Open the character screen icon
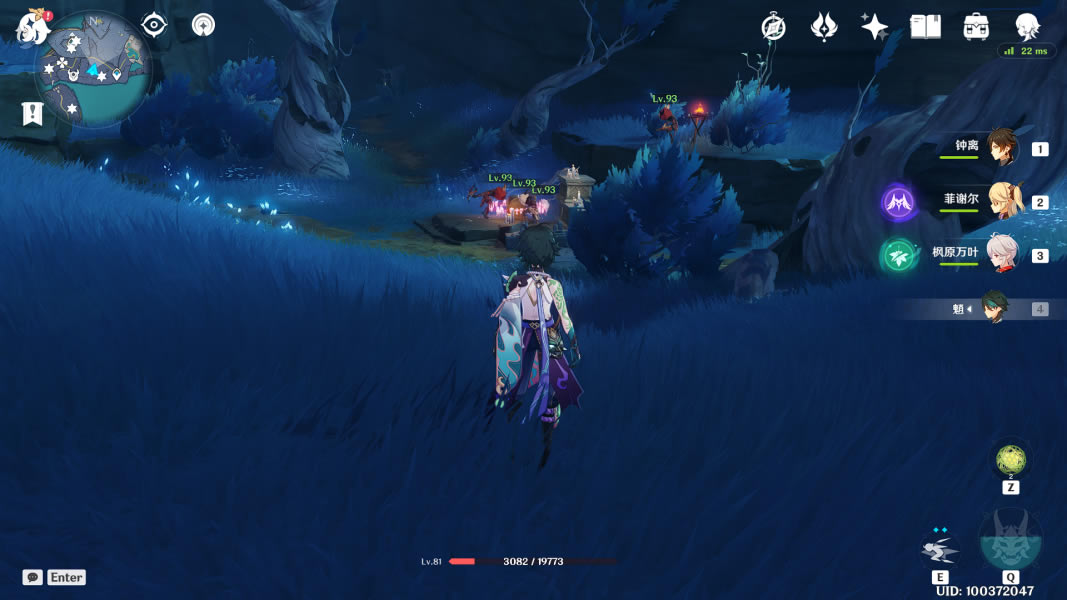The width and height of the screenshot is (1067, 600). pos(1027,27)
